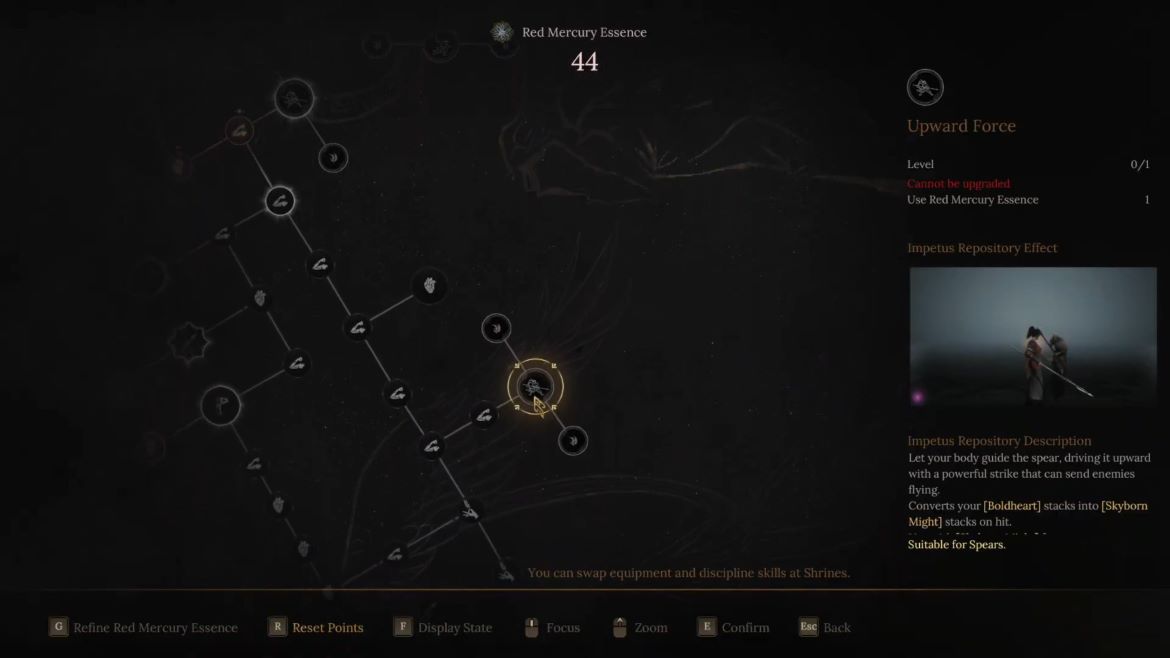Click the Reset Points label
The width and height of the screenshot is (1170, 658).
coord(327,628)
